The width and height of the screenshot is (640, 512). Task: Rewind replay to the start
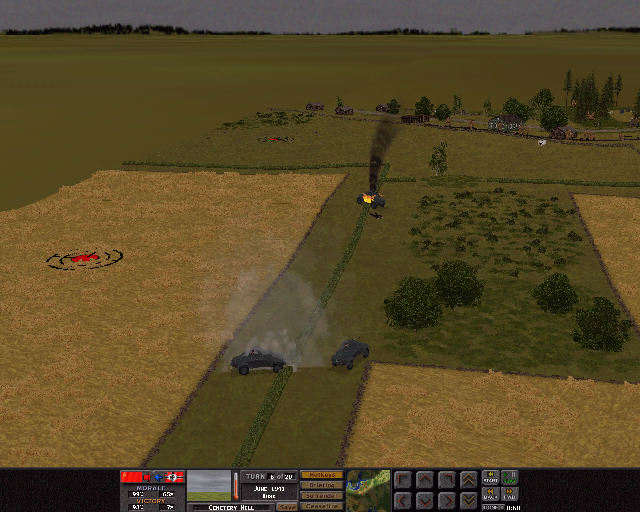[491, 477]
